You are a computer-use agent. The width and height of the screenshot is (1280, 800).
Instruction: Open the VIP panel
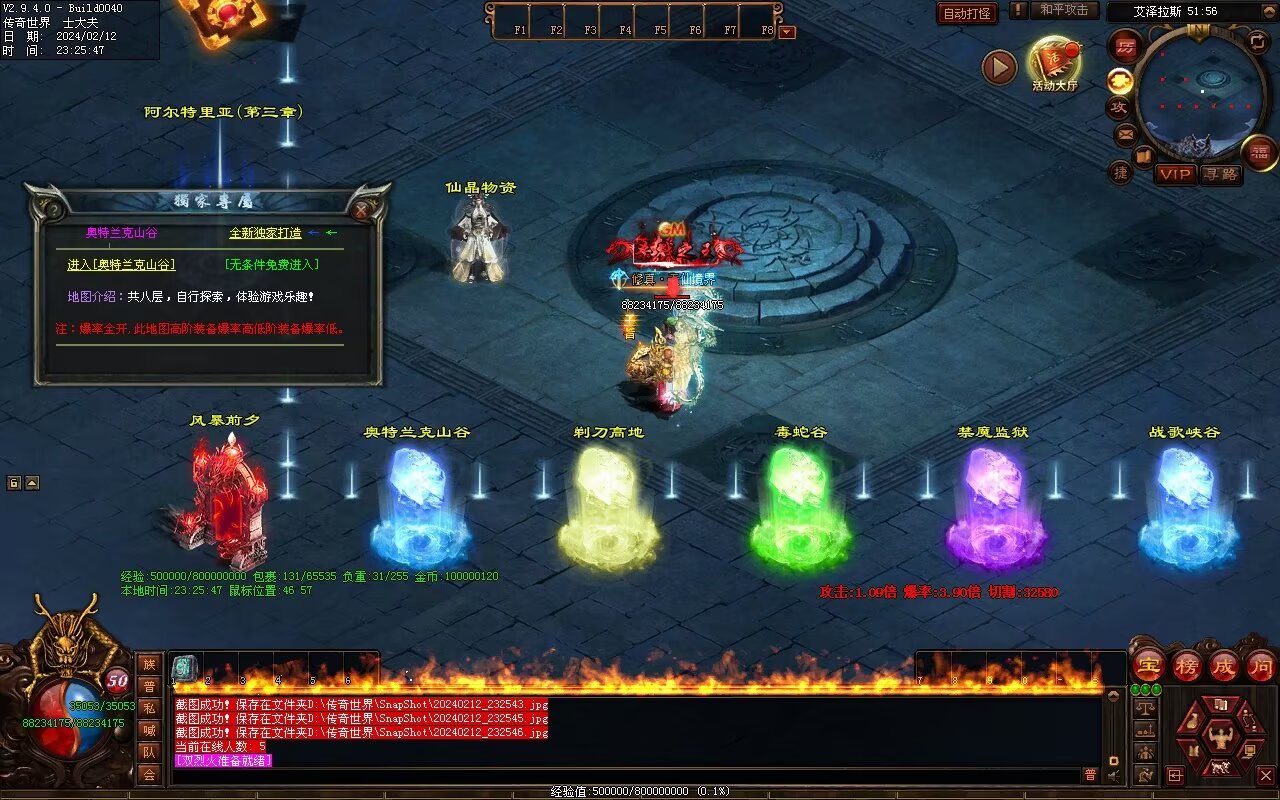coord(1175,174)
